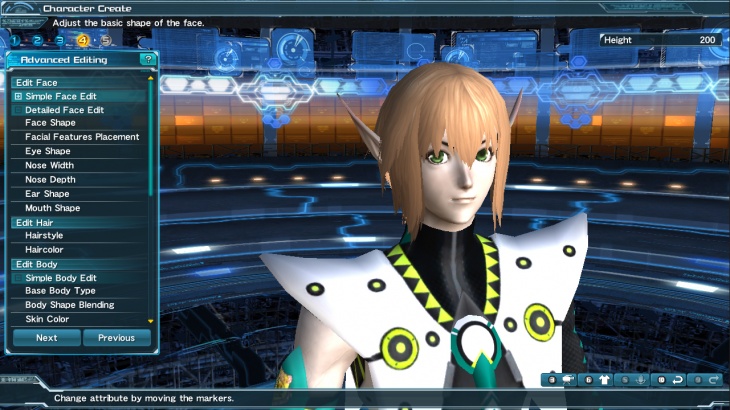Open the Skin Color option
This screenshot has height=410, width=730.
pyautogui.click(x=46, y=319)
